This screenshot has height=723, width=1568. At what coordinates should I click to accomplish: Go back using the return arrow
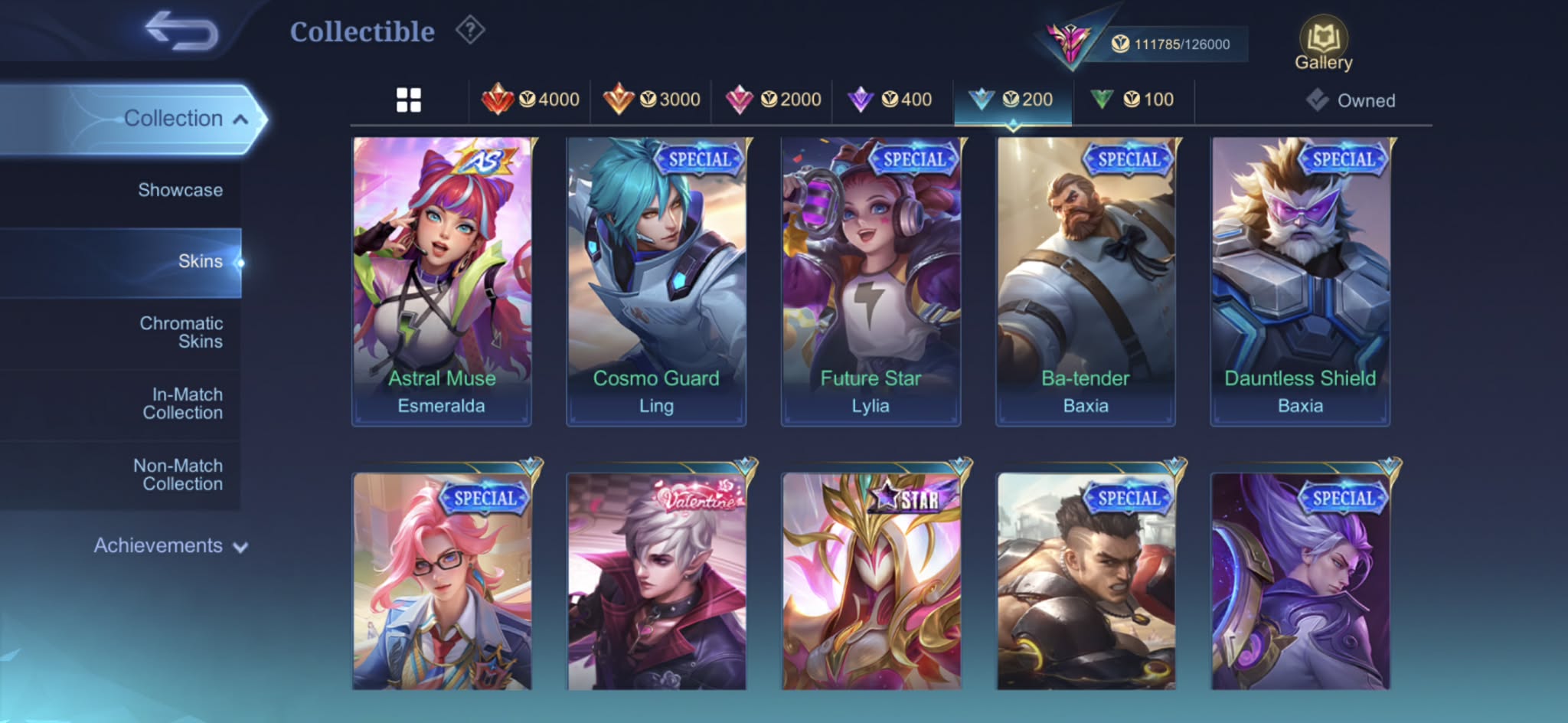182,31
